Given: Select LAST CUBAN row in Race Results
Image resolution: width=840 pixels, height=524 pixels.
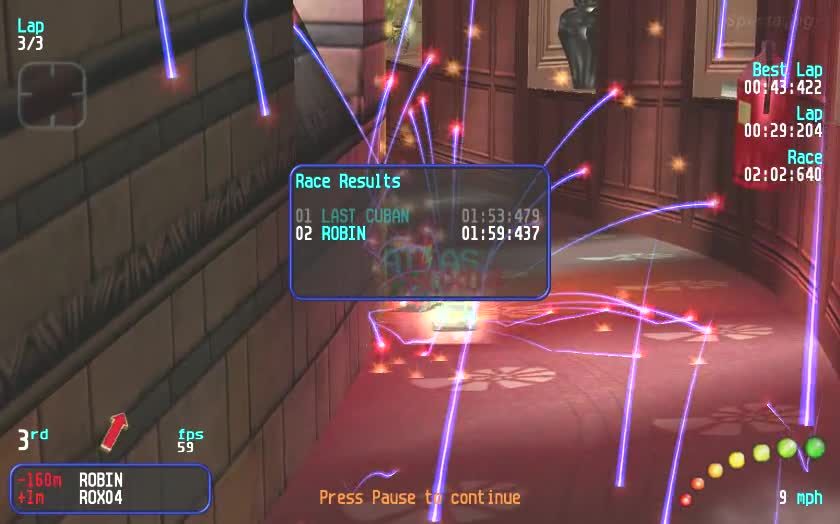Looking at the screenshot, I should pos(417,216).
